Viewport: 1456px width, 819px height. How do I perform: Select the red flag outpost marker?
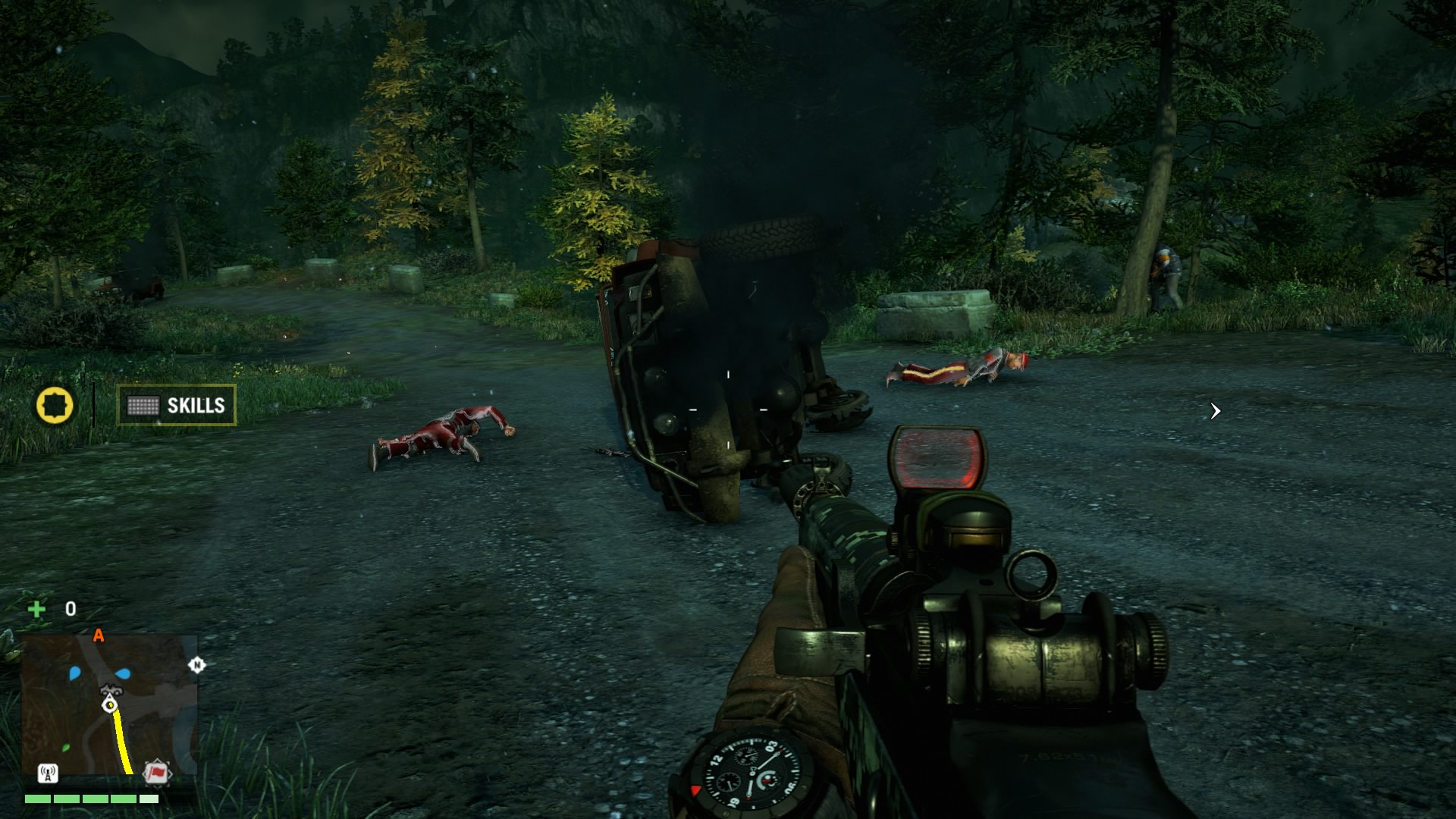click(157, 772)
